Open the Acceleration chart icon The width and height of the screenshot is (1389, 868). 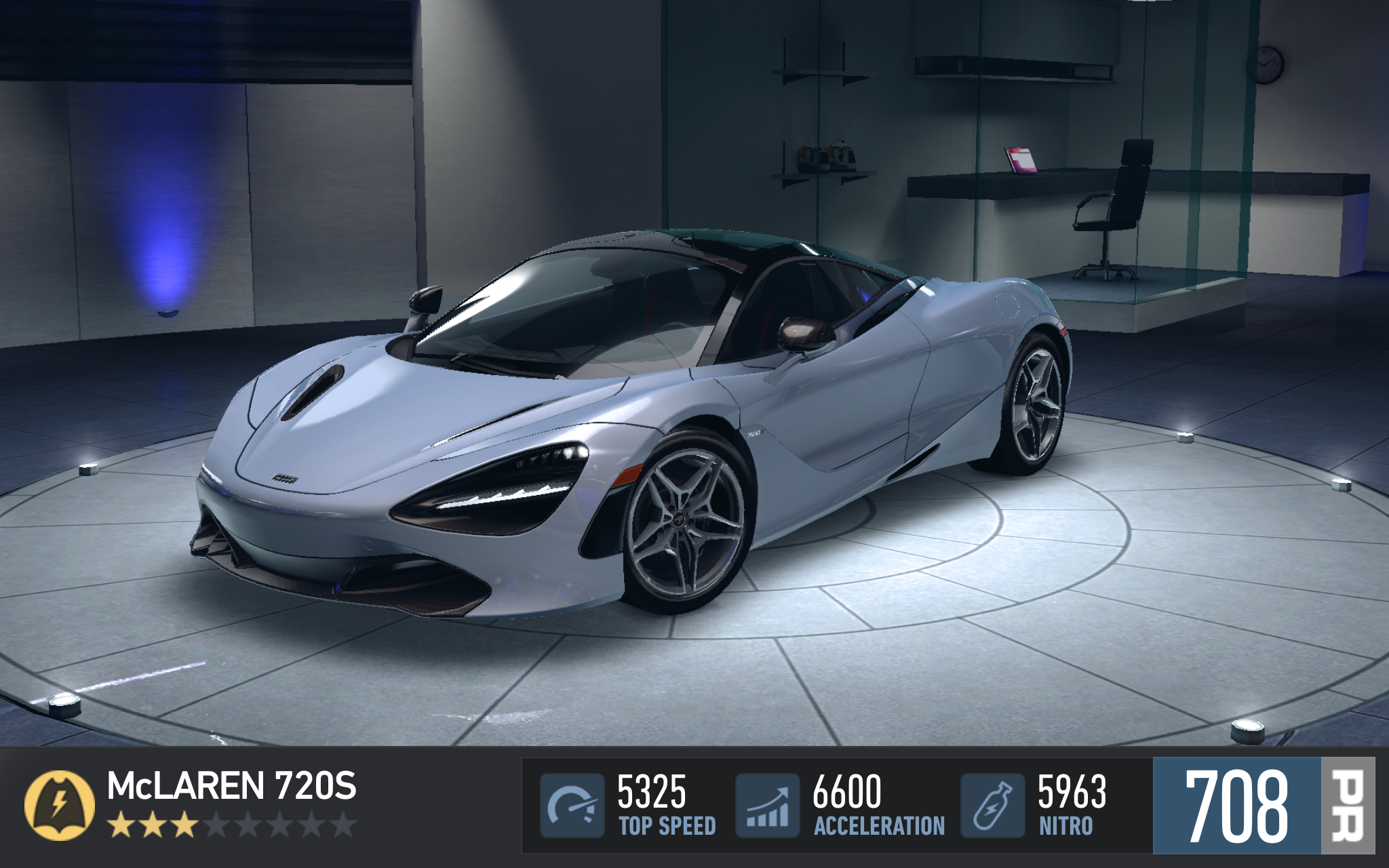pyautogui.click(x=767, y=806)
